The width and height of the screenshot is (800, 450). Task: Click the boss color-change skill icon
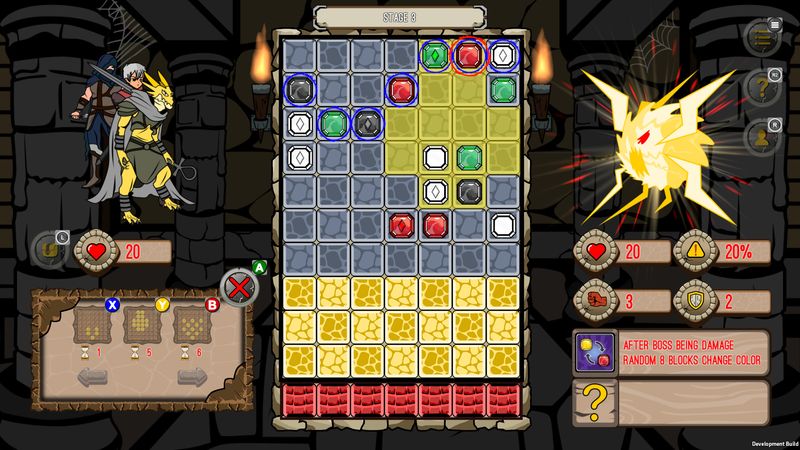point(594,351)
